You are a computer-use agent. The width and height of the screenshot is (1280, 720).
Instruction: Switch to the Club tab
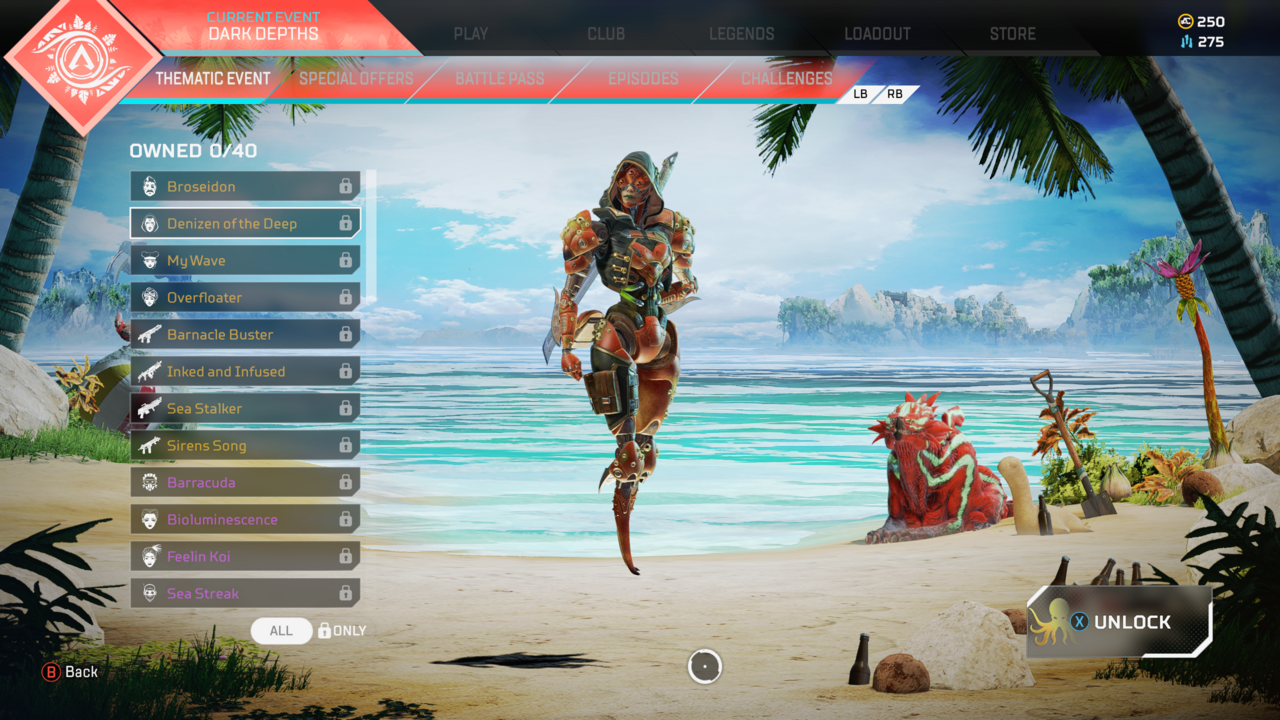[x=606, y=33]
